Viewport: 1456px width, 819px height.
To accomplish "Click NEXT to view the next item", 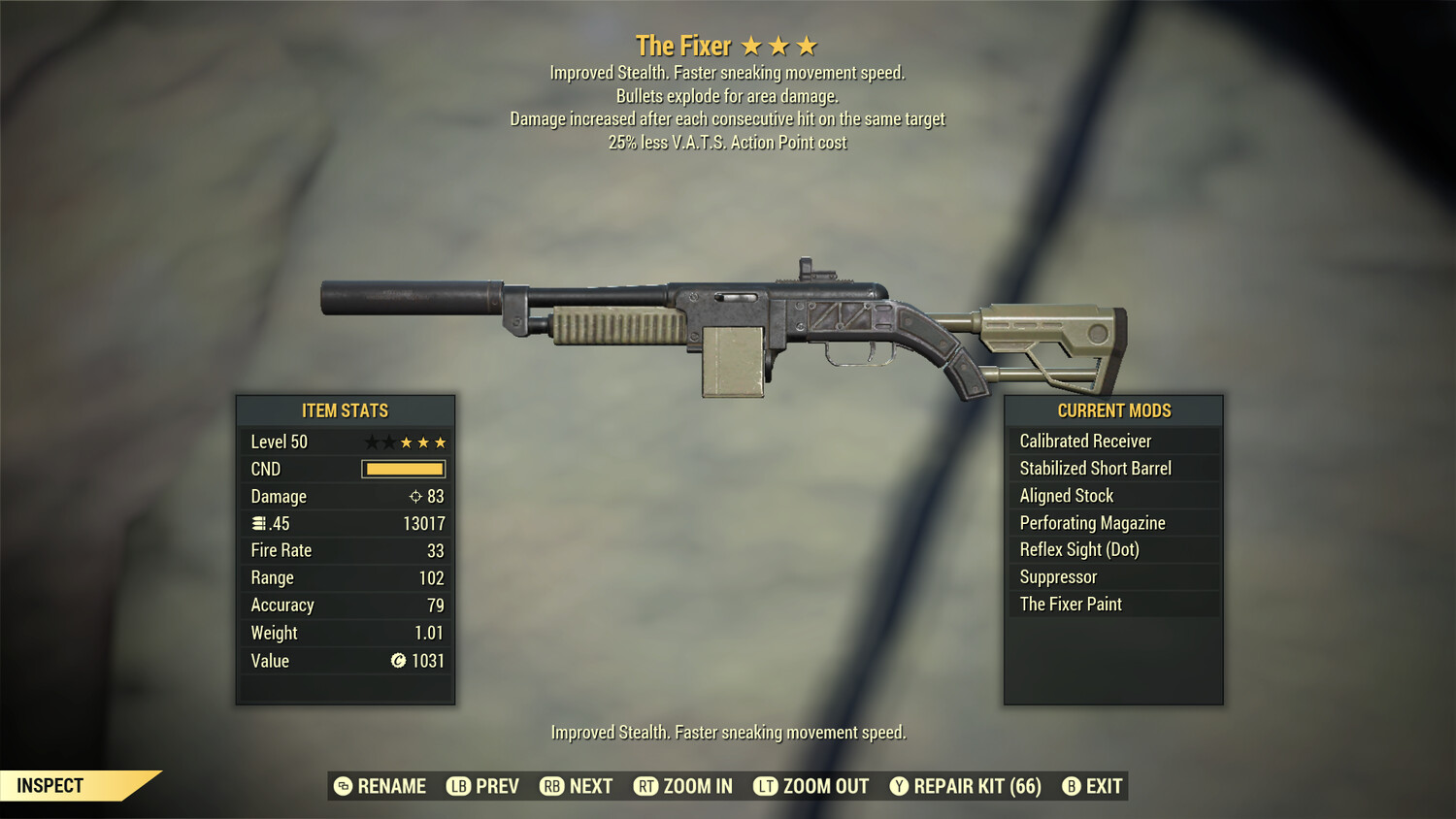I will coord(591,786).
